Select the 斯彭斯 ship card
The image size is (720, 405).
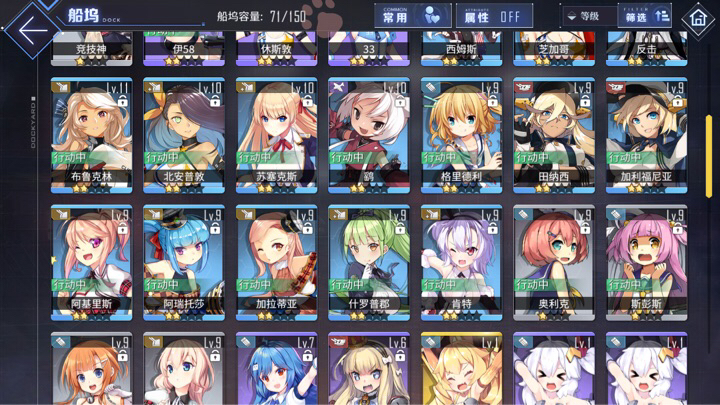[643, 261]
